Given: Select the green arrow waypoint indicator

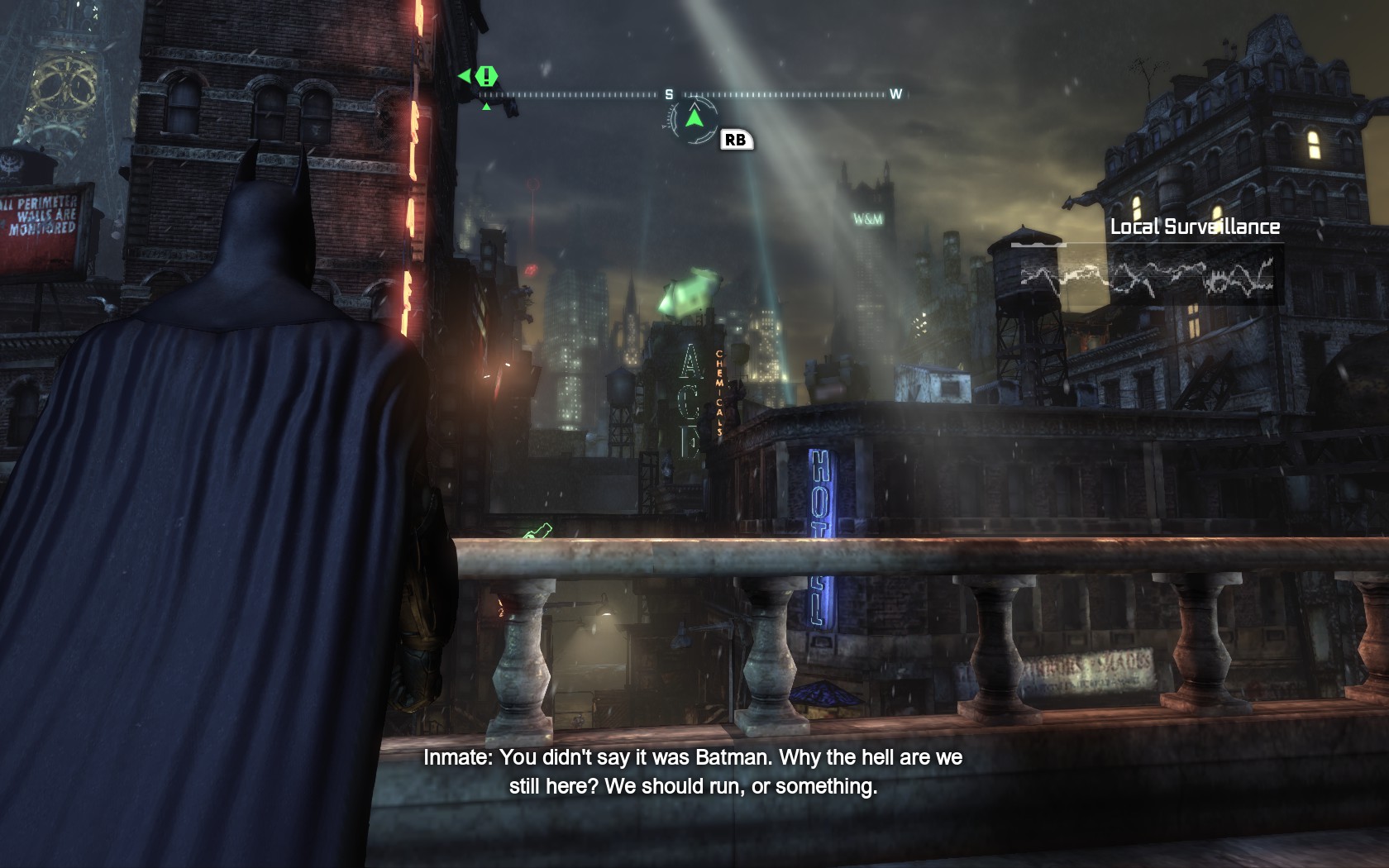Looking at the screenshot, I should pyautogui.click(x=694, y=118).
